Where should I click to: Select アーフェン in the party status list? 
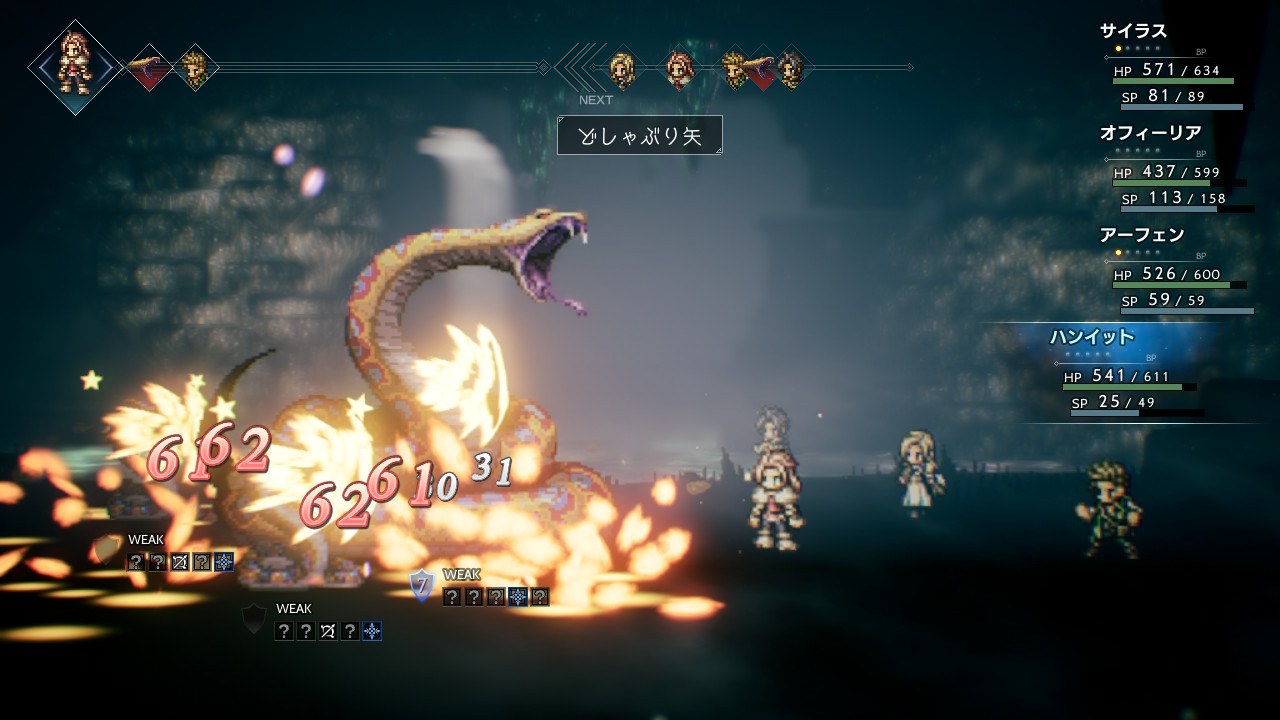(1141, 235)
